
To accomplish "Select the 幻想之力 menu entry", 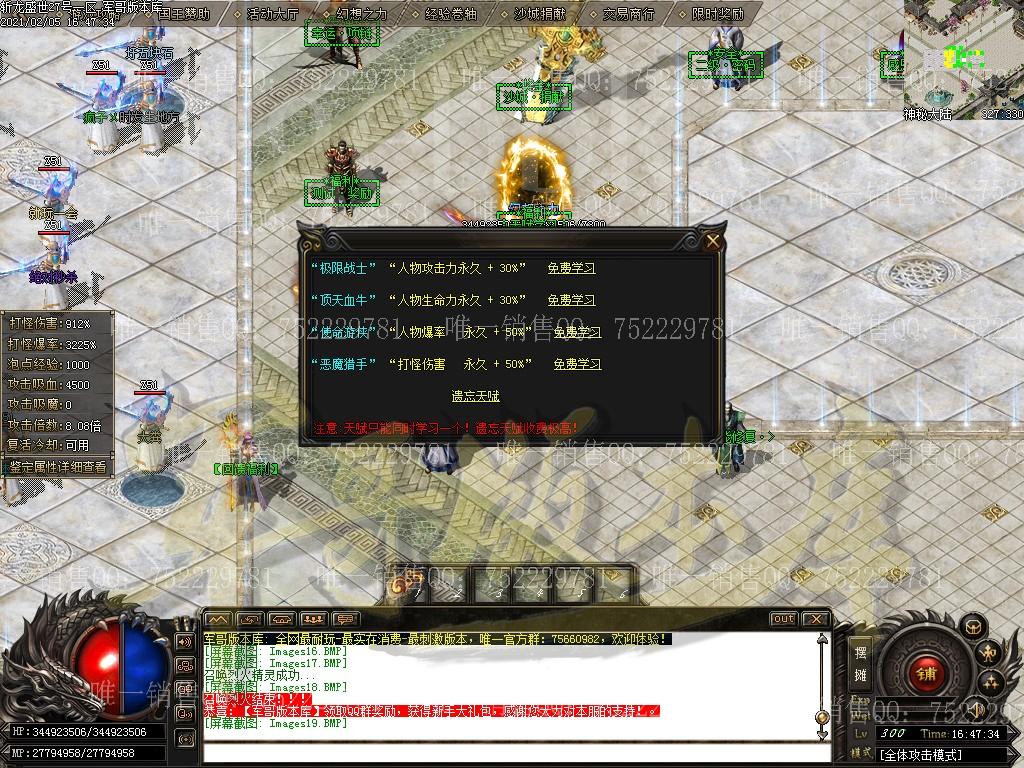I will [361, 14].
